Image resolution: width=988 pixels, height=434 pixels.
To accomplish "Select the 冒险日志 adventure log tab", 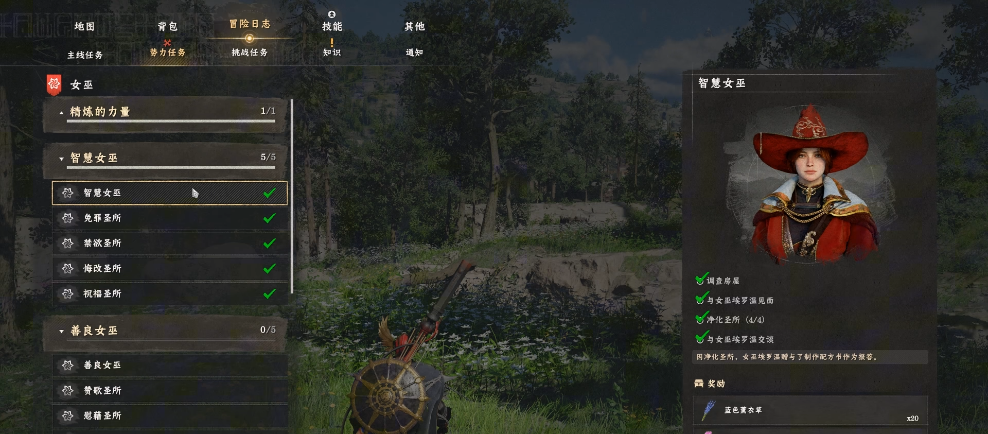I will click(249, 23).
